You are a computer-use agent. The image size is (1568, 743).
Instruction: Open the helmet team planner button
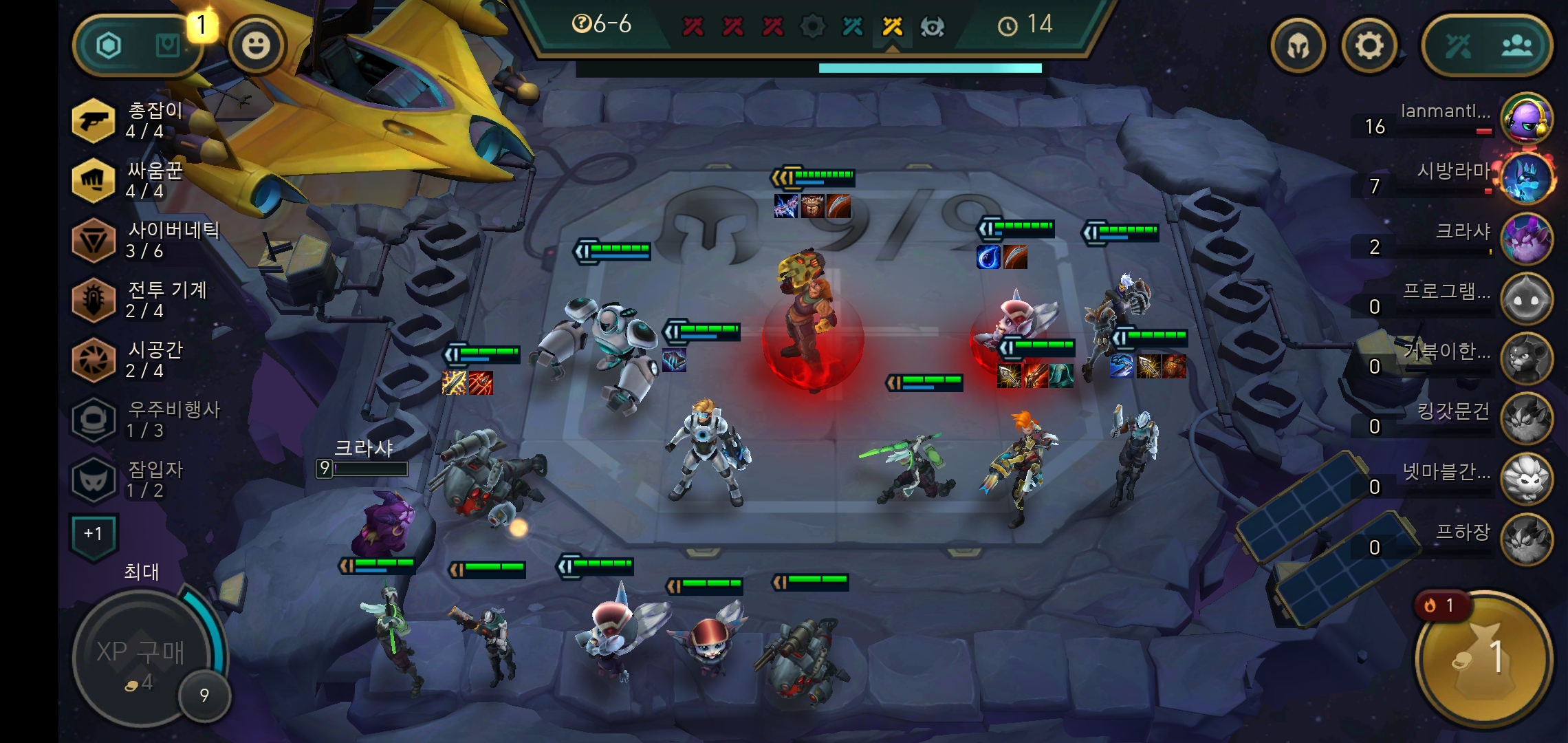[1298, 46]
